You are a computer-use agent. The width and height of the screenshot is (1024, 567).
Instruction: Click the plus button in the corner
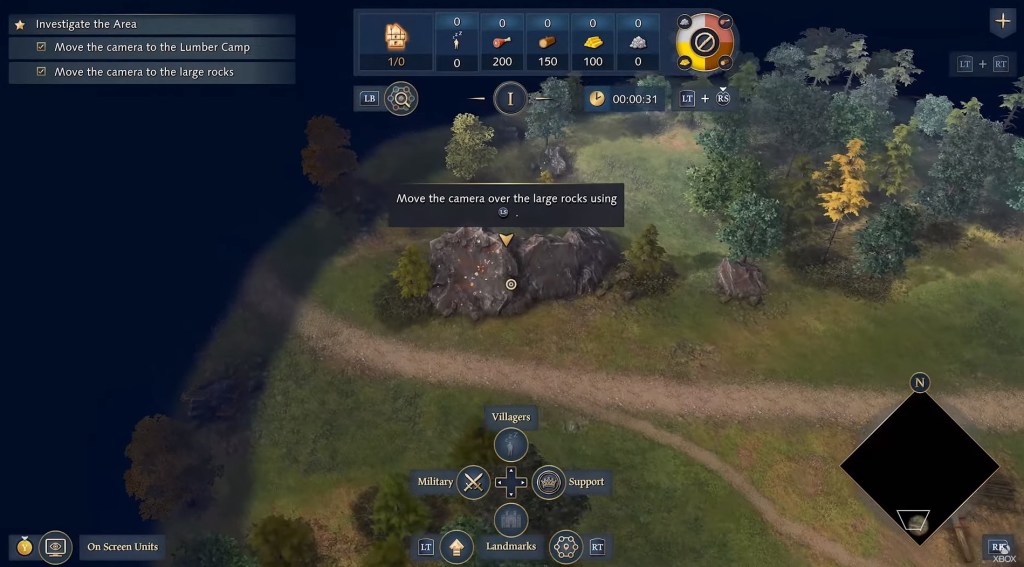tap(1002, 21)
